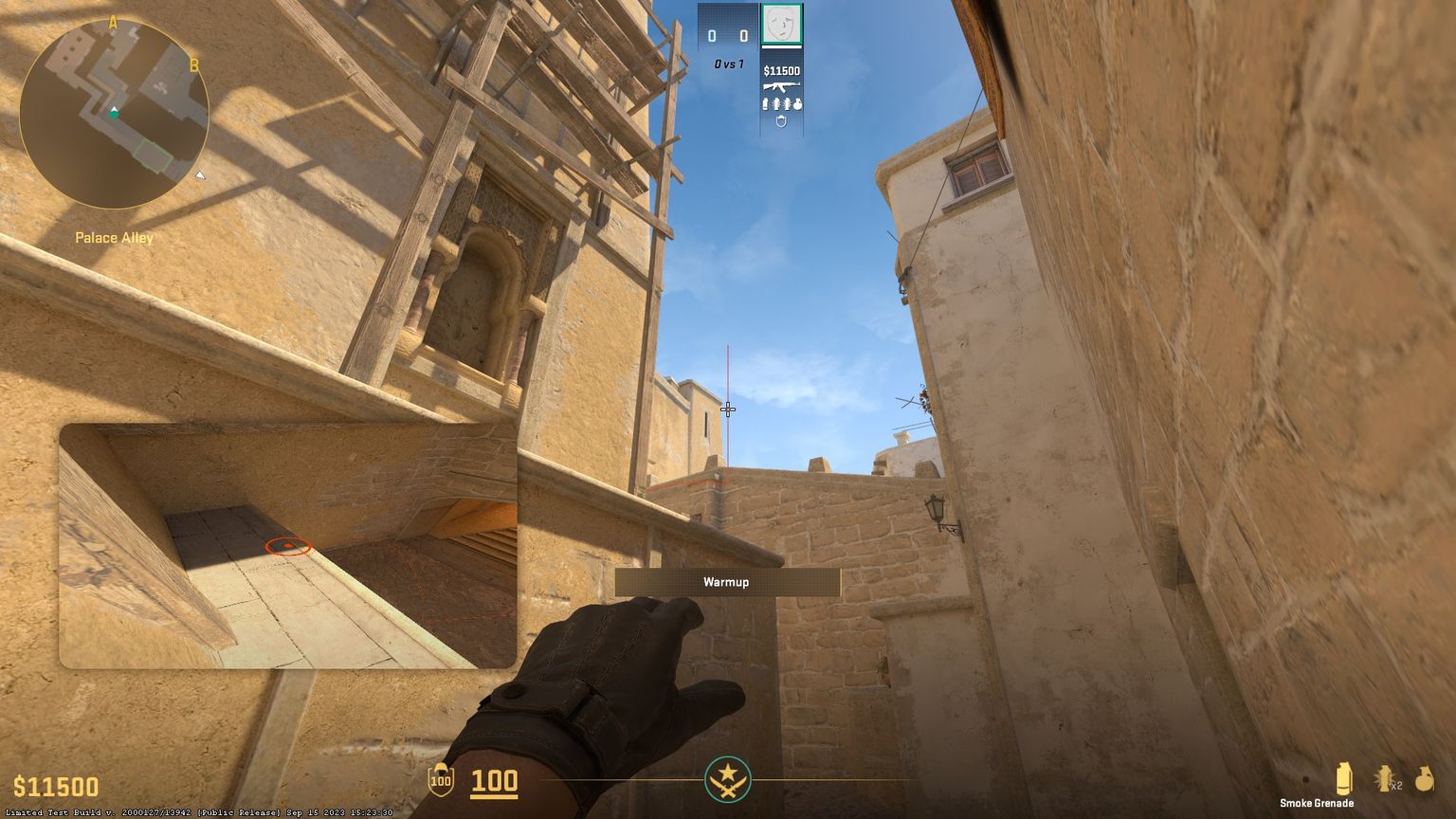Click the player avatar portrait on the scoreboard
The width and height of the screenshot is (1456, 819).
tap(783, 24)
